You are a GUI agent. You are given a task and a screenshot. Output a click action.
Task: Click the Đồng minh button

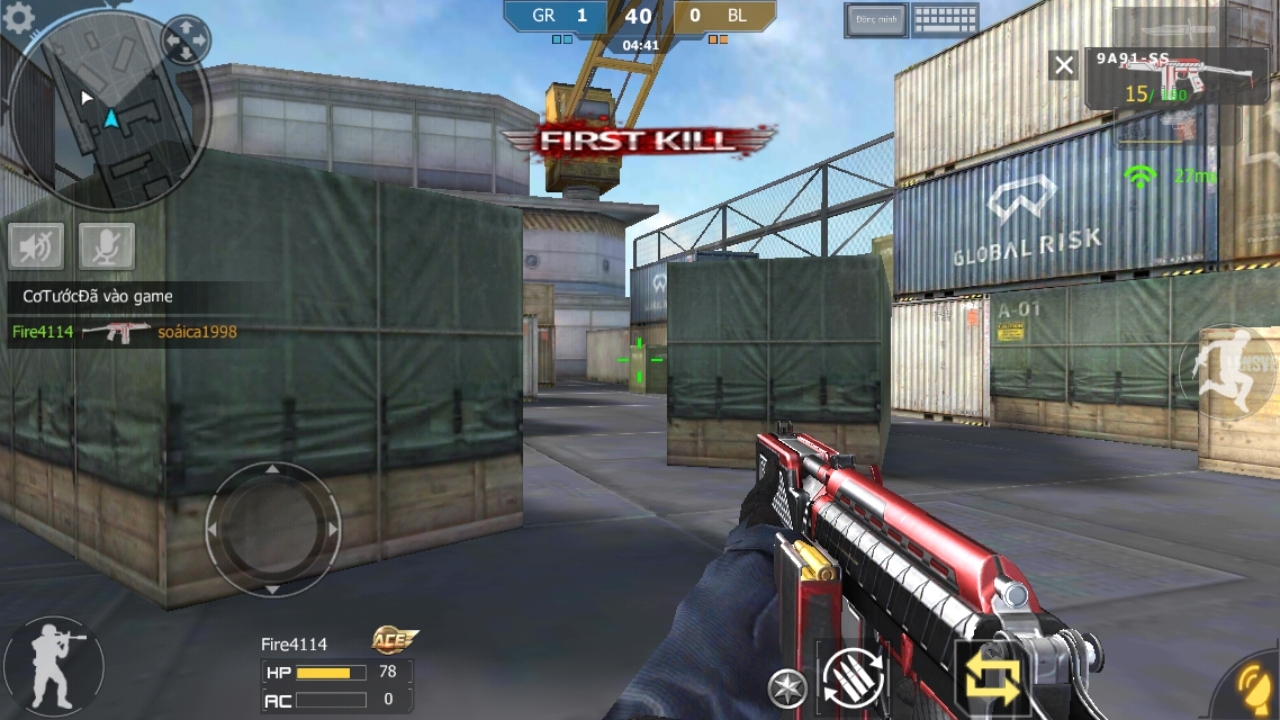click(x=875, y=20)
